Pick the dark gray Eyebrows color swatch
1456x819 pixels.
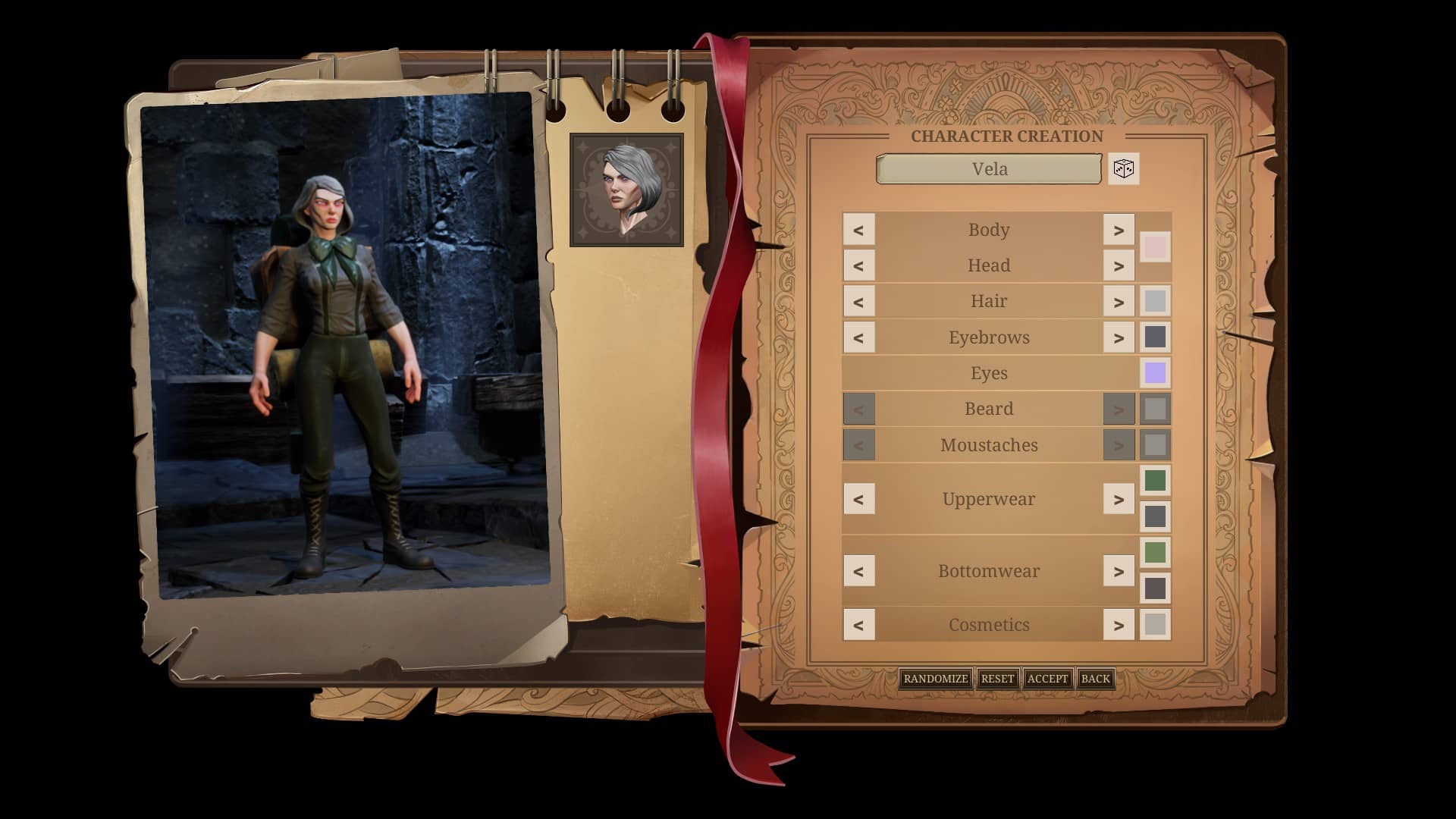pyautogui.click(x=1155, y=337)
